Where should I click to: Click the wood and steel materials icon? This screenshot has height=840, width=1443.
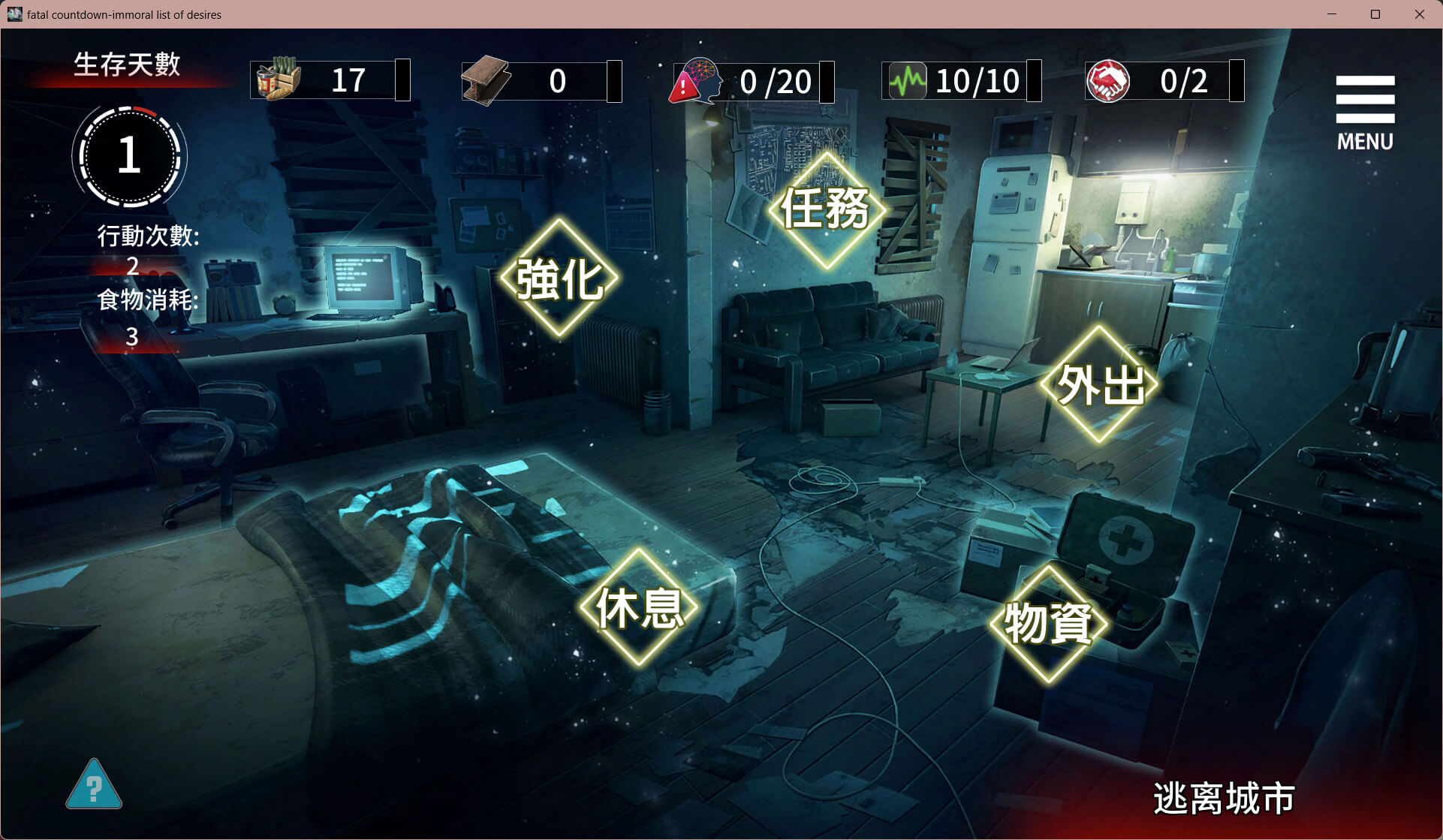point(486,80)
